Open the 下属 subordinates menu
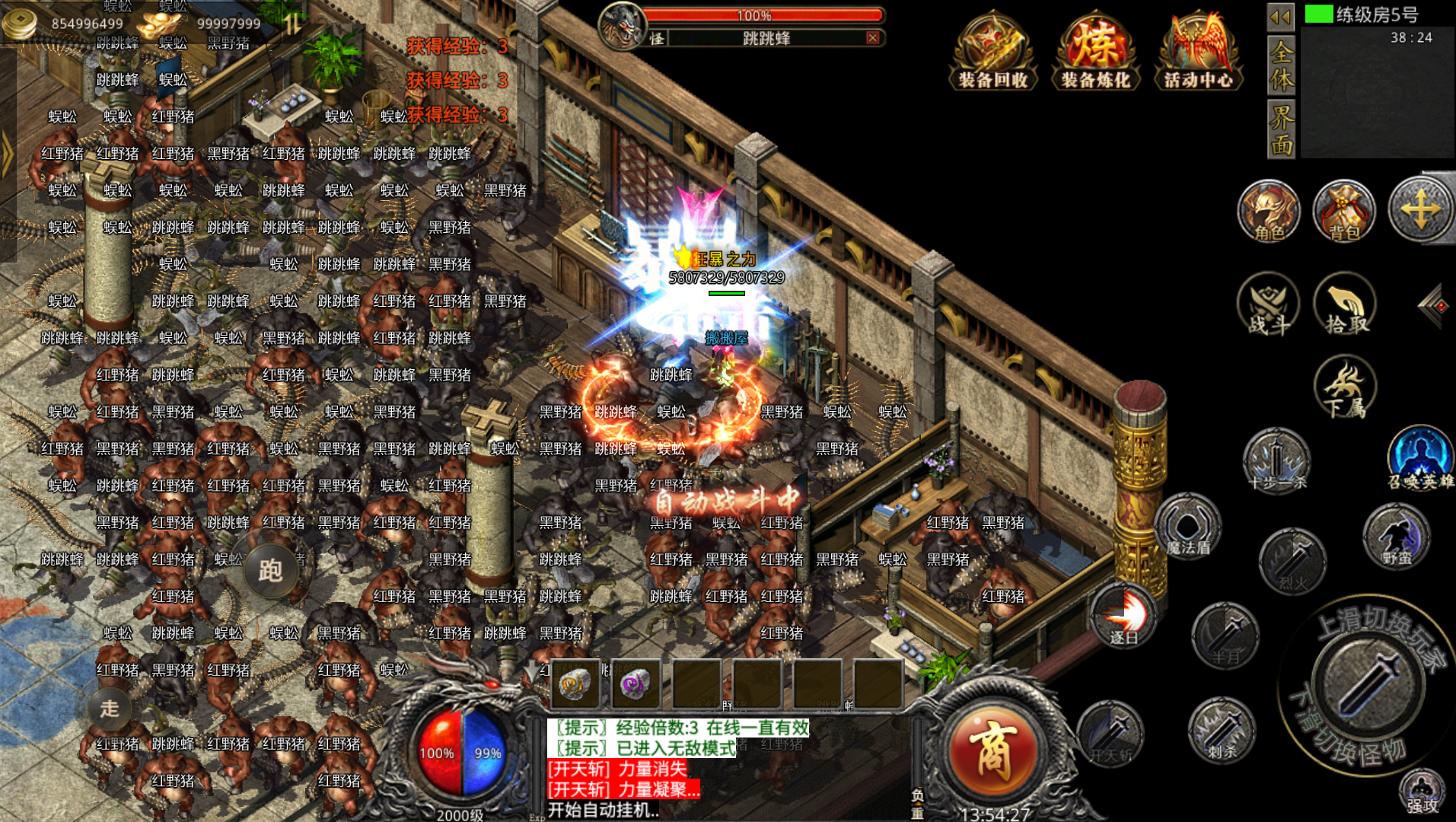Image resolution: width=1456 pixels, height=822 pixels. [x=1345, y=388]
